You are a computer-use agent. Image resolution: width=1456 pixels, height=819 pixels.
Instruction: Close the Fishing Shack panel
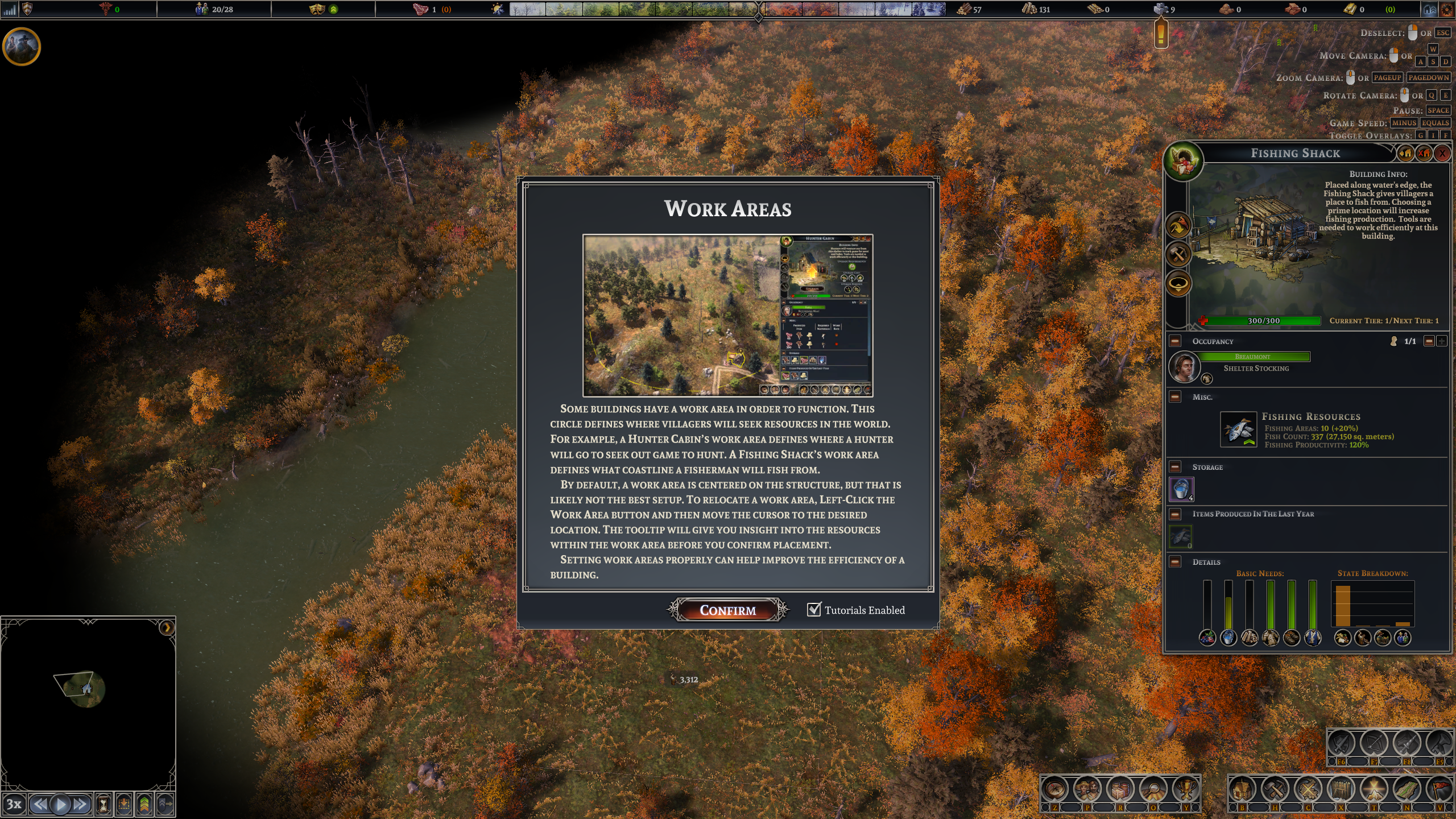[x=1442, y=153]
